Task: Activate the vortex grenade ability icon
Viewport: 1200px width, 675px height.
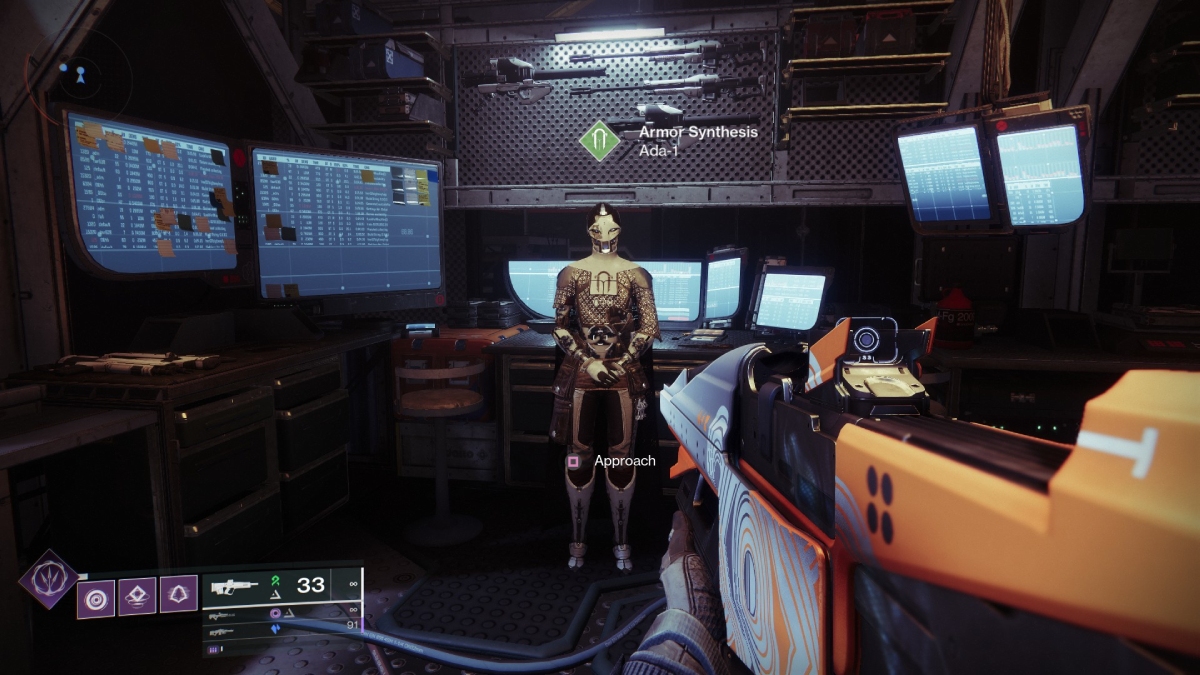Action: [x=96, y=598]
